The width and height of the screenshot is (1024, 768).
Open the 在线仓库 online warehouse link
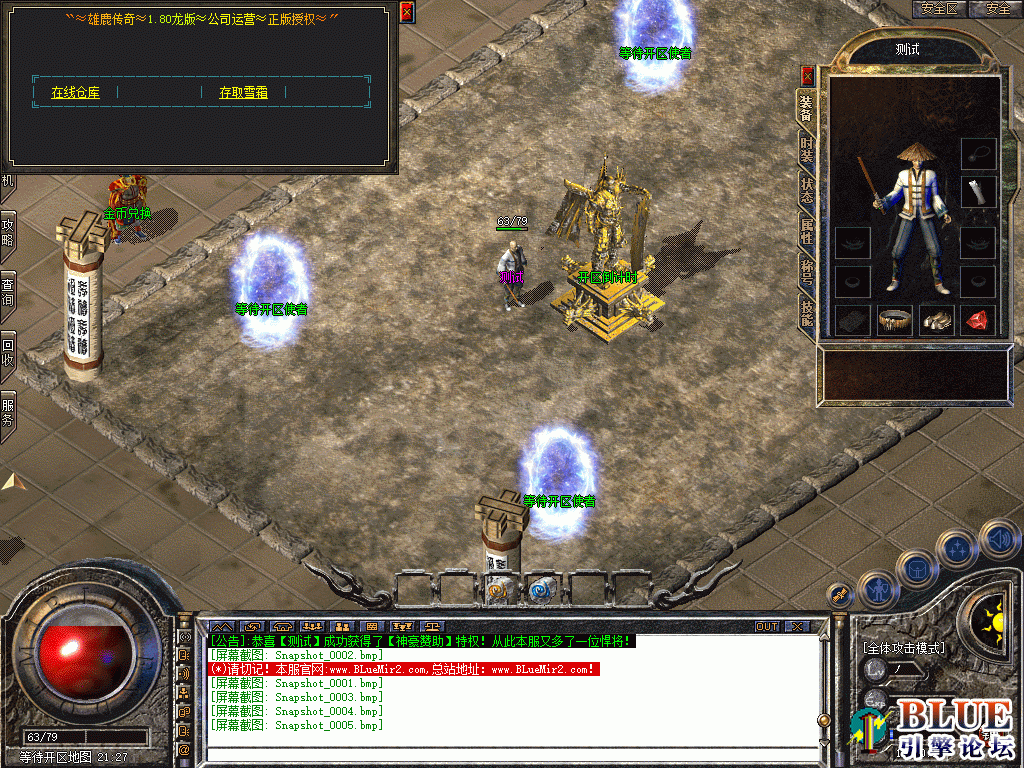(x=75, y=93)
